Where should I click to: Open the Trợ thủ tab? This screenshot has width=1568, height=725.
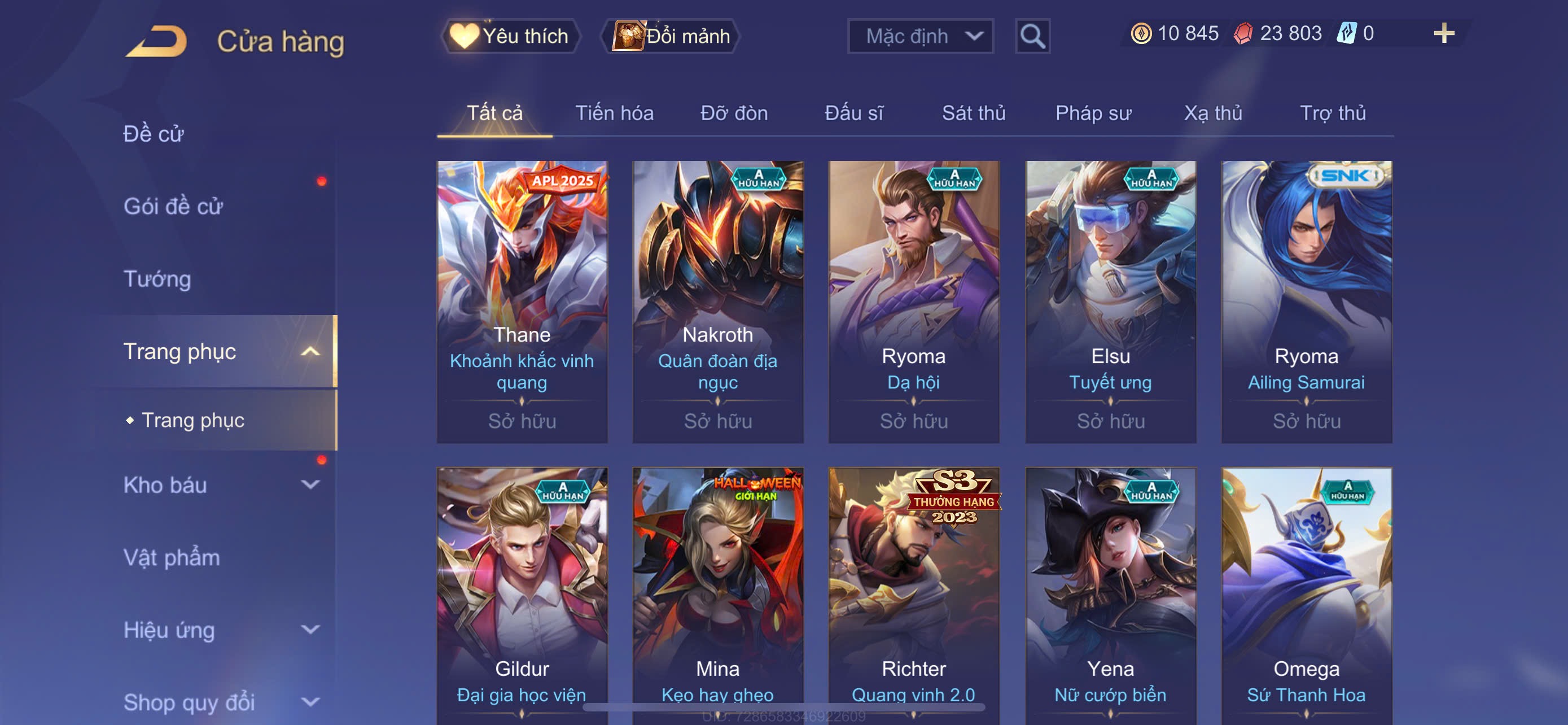(1333, 113)
